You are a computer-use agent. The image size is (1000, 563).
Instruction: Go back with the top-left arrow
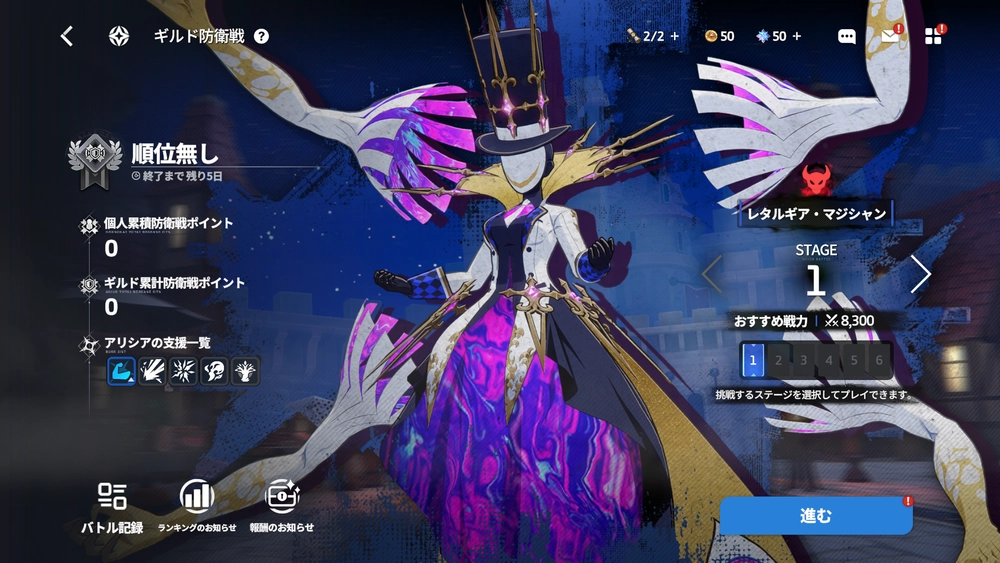click(x=67, y=36)
